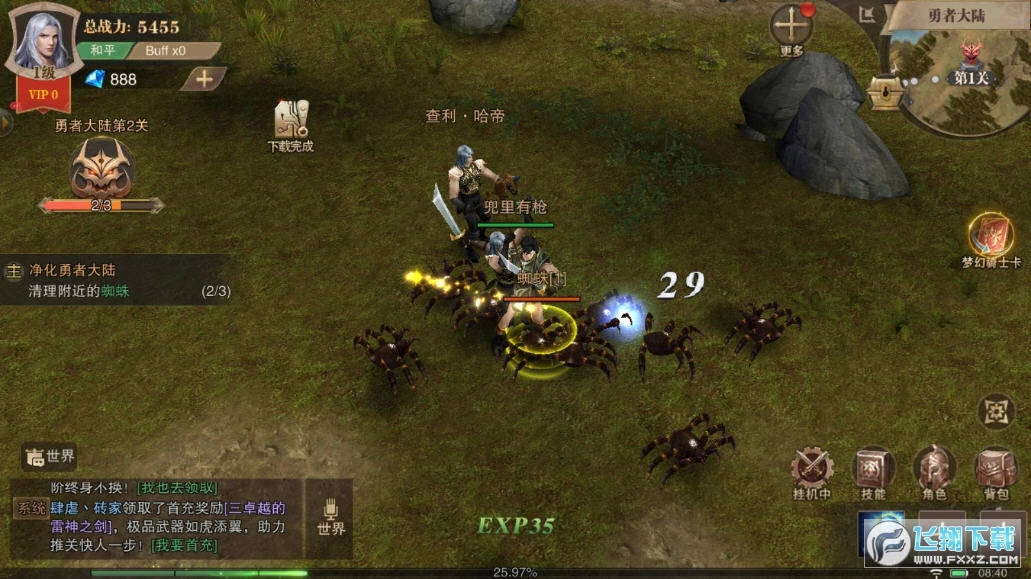Open the 角色 character screen

[934, 469]
